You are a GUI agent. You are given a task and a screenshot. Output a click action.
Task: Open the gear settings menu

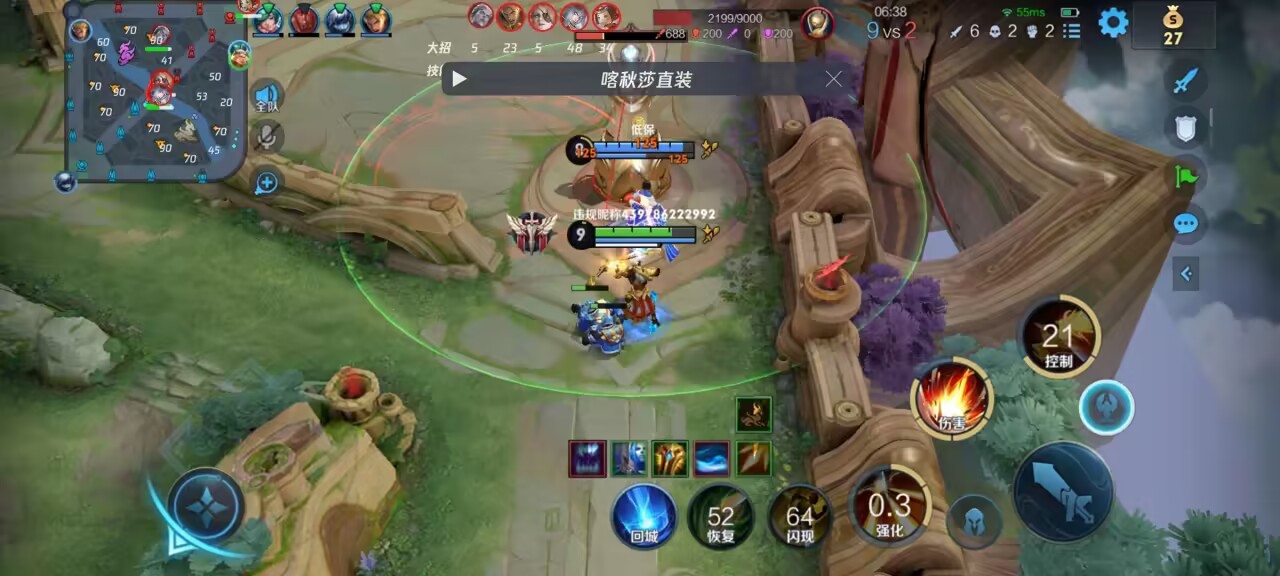pos(1113,23)
